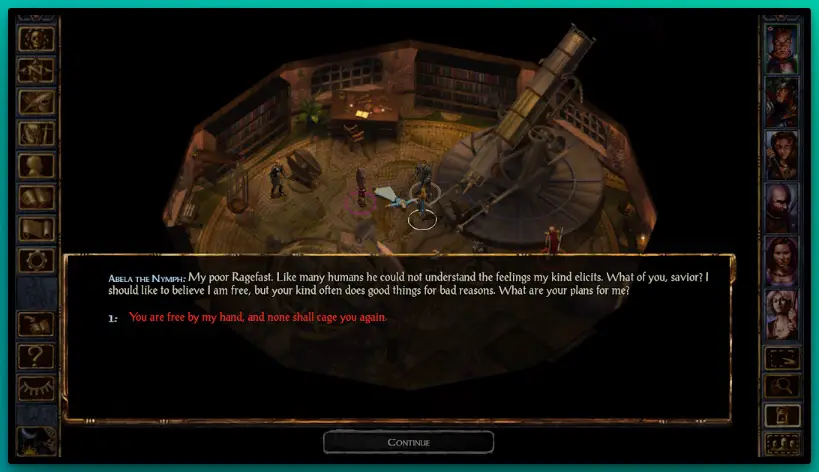Toggle party AI with the lantern button
Screen dimensions: 819x472
(781, 414)
